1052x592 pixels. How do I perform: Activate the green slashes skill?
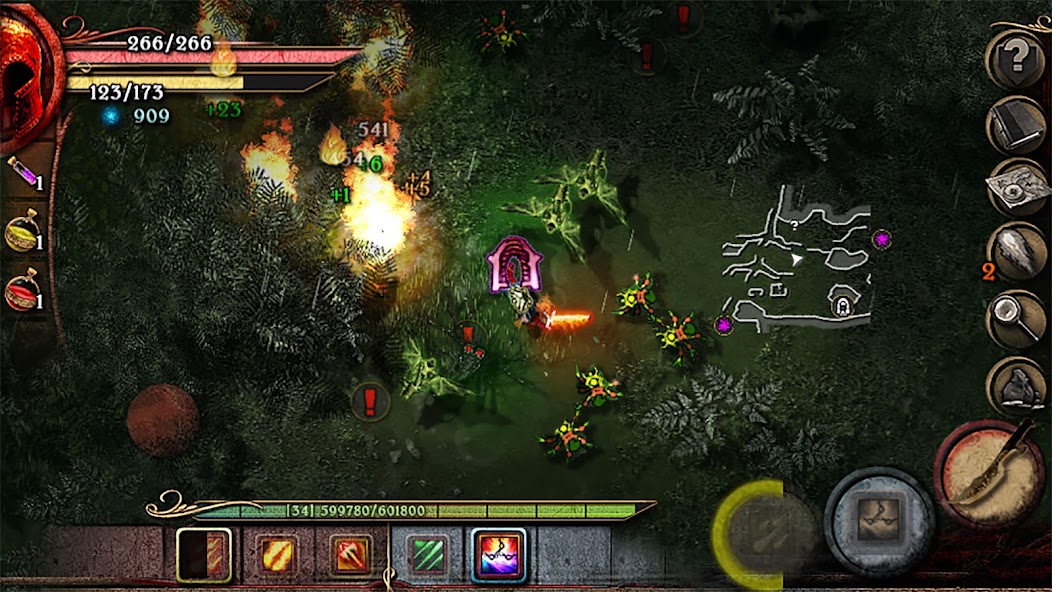pos(427,555)
